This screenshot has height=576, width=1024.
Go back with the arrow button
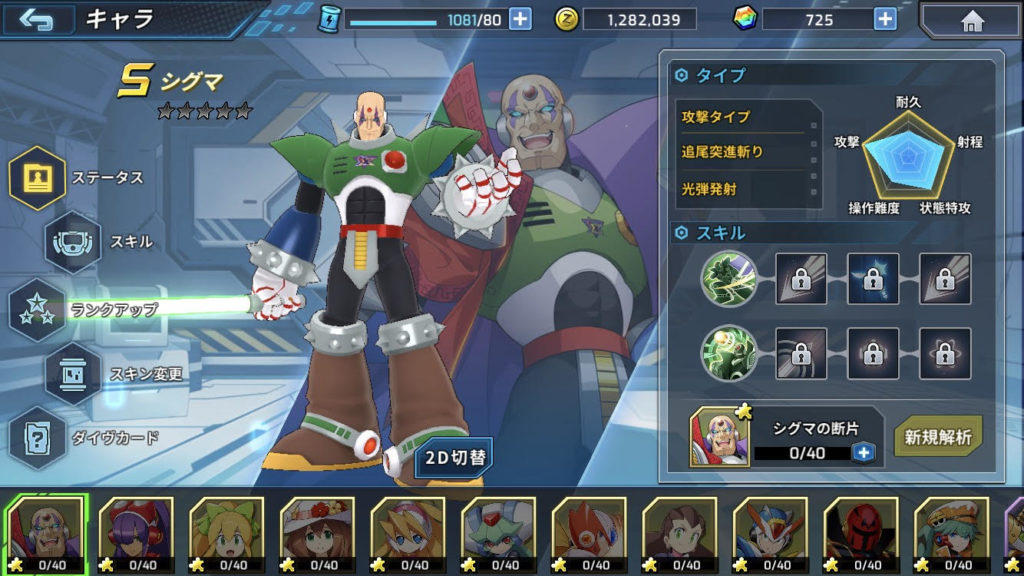click(x=38, y=20)
